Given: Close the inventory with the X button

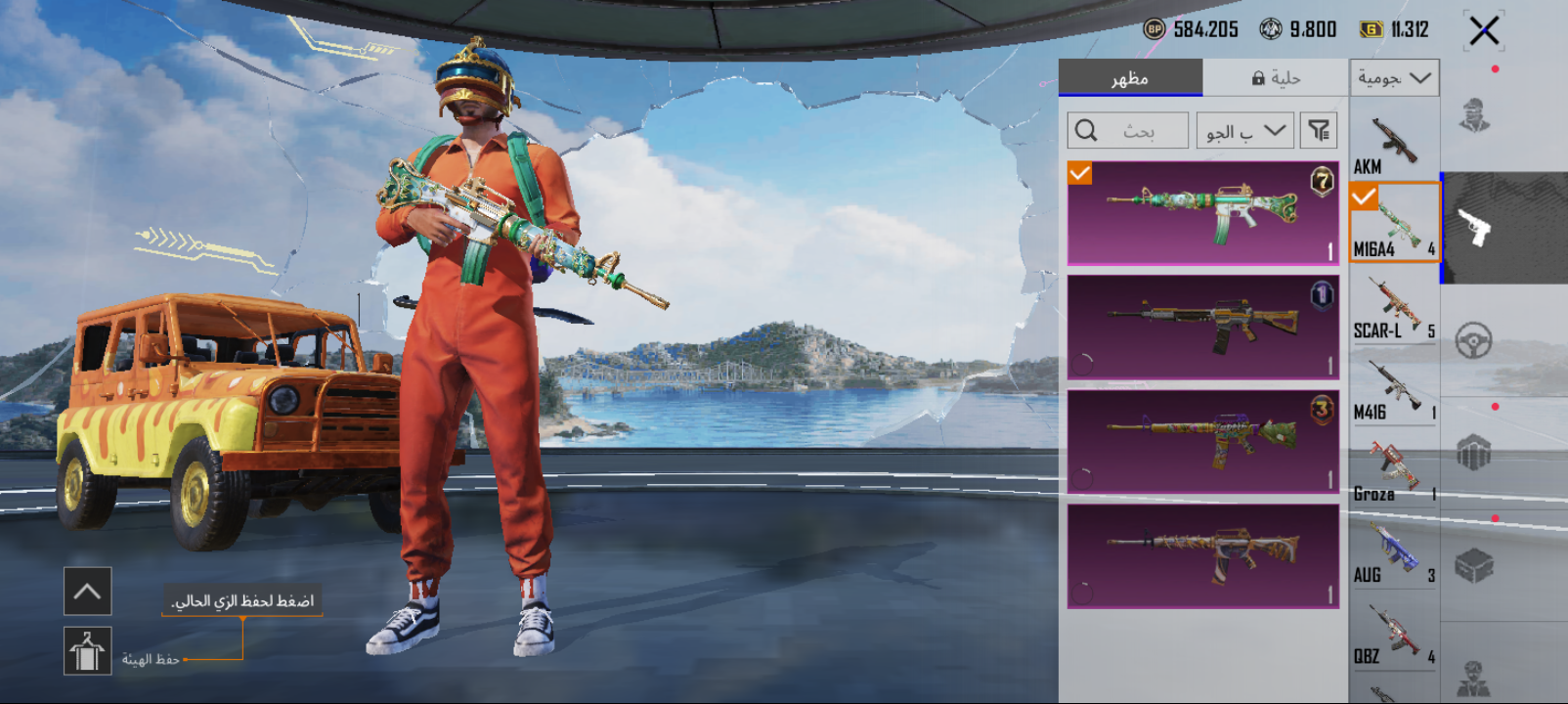Looking at the screenshot, I should pyautogui.click(x=1484, y=31).
